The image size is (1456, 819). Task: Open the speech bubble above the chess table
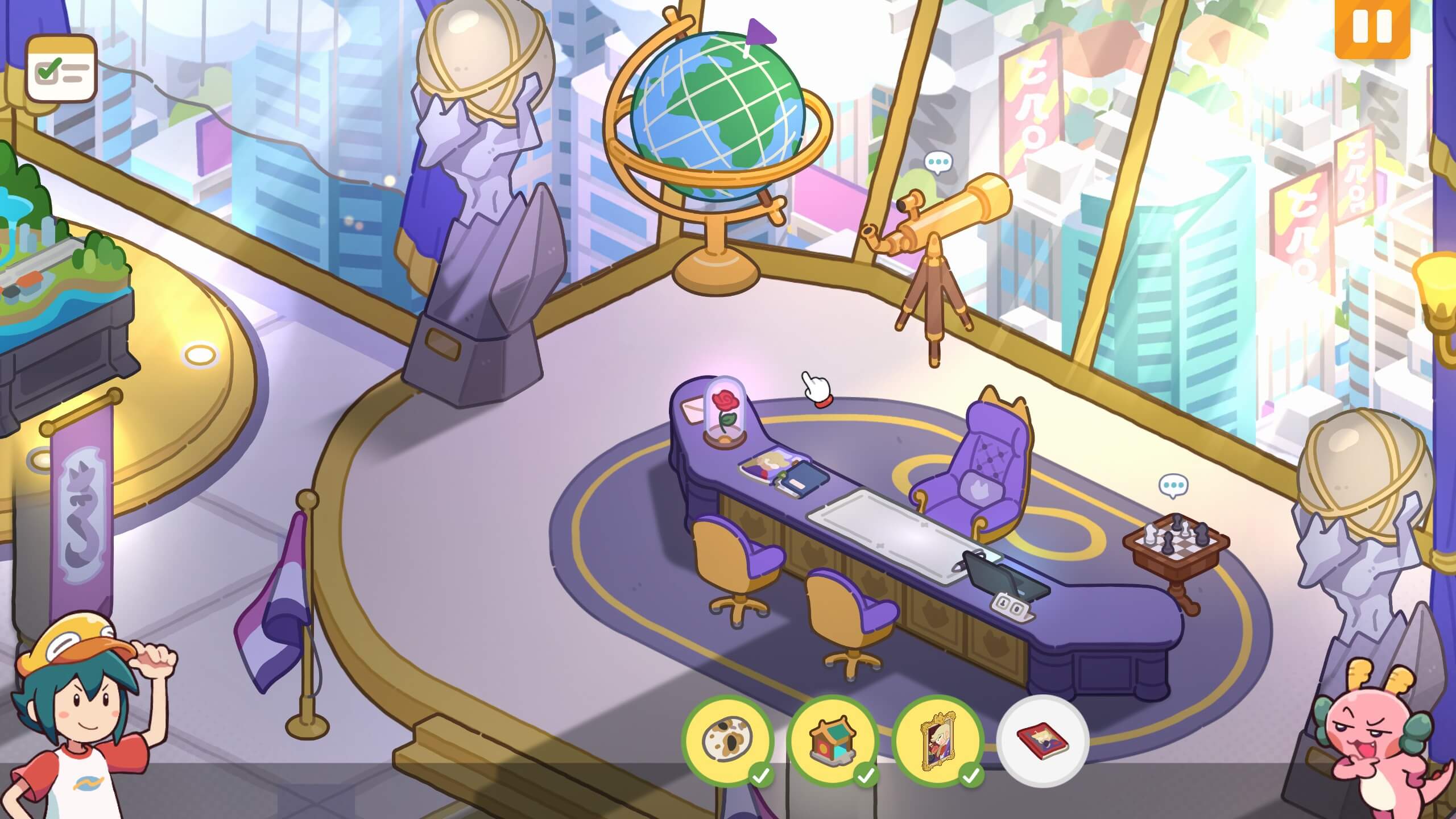click(1173, 486)
